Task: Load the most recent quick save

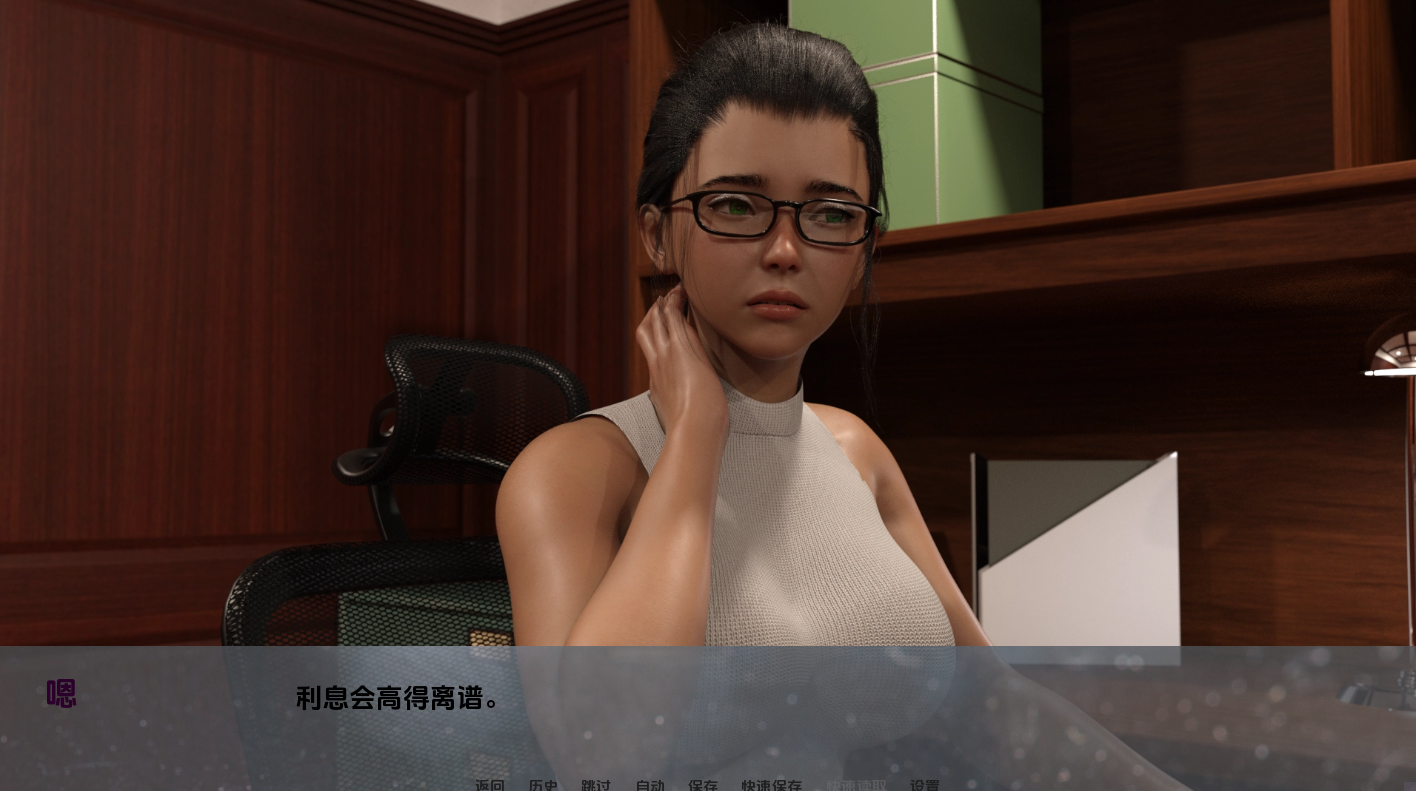Action: (856, 786)
